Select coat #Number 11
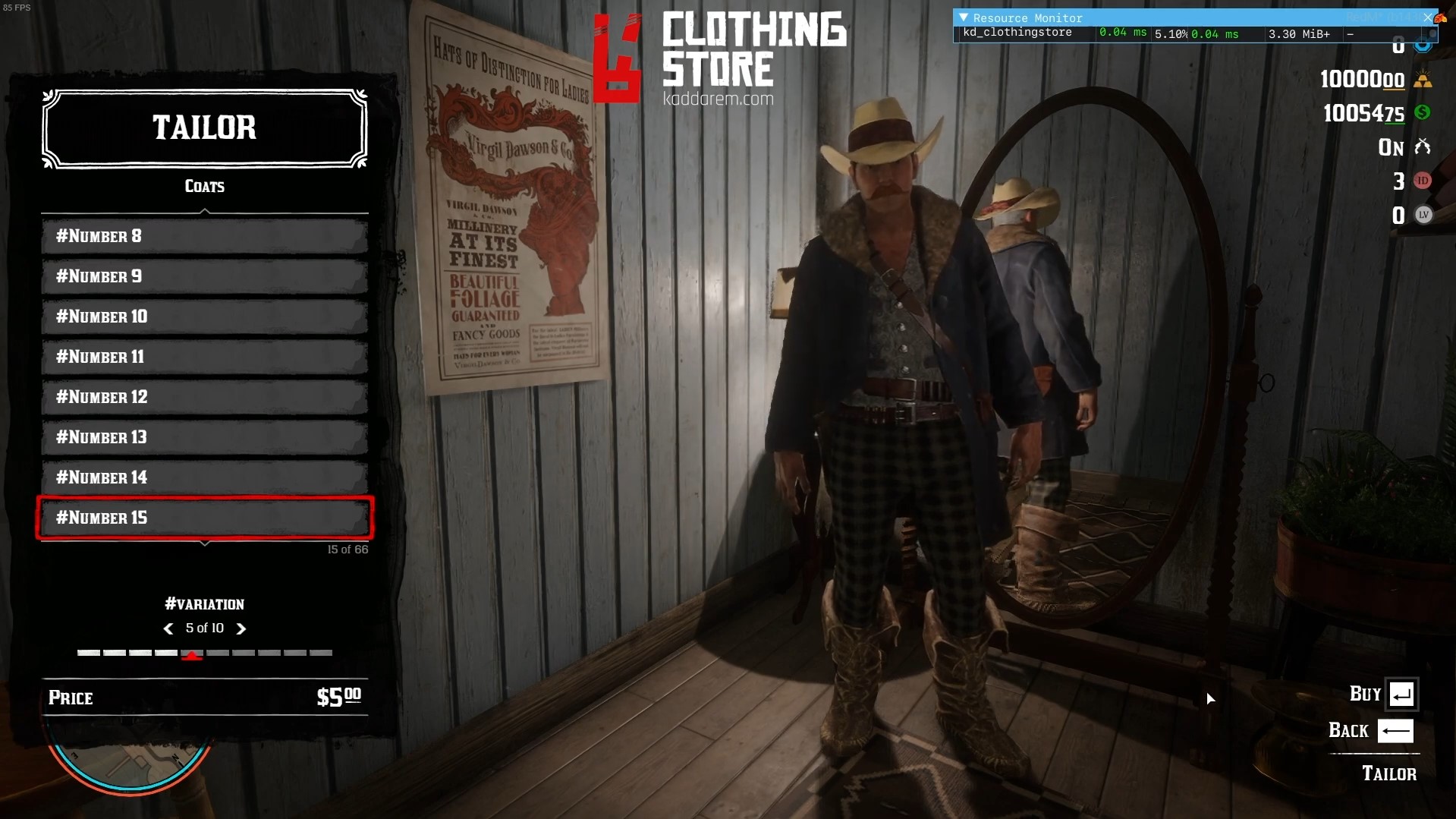This screenshot has width=1456, height=819. [x=205, y=357]
